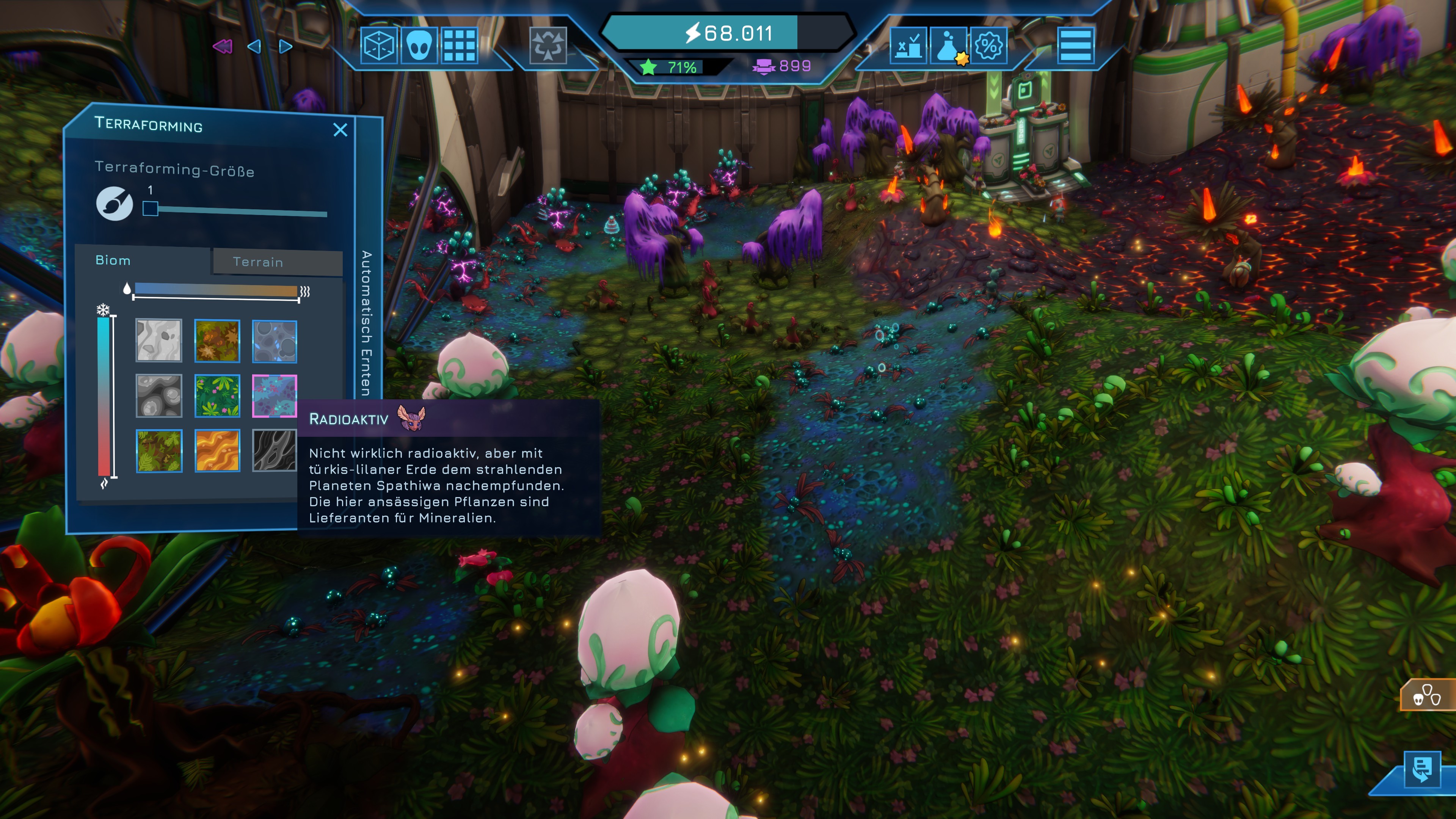Close the Terraforming panel
The width and height of the screenshot is (1456, 819).
point(340,130)
